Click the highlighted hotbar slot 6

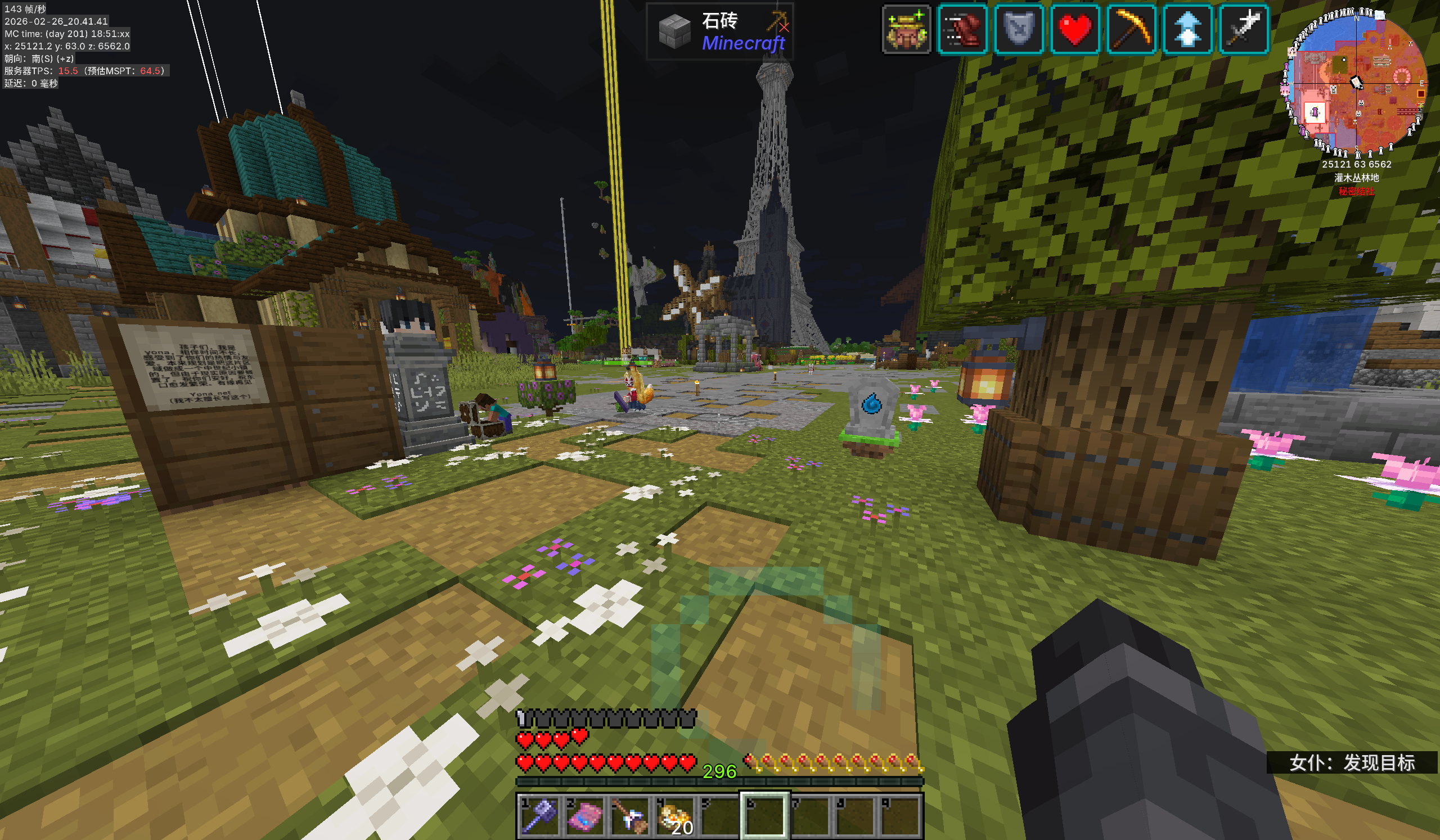pos(764,815)
